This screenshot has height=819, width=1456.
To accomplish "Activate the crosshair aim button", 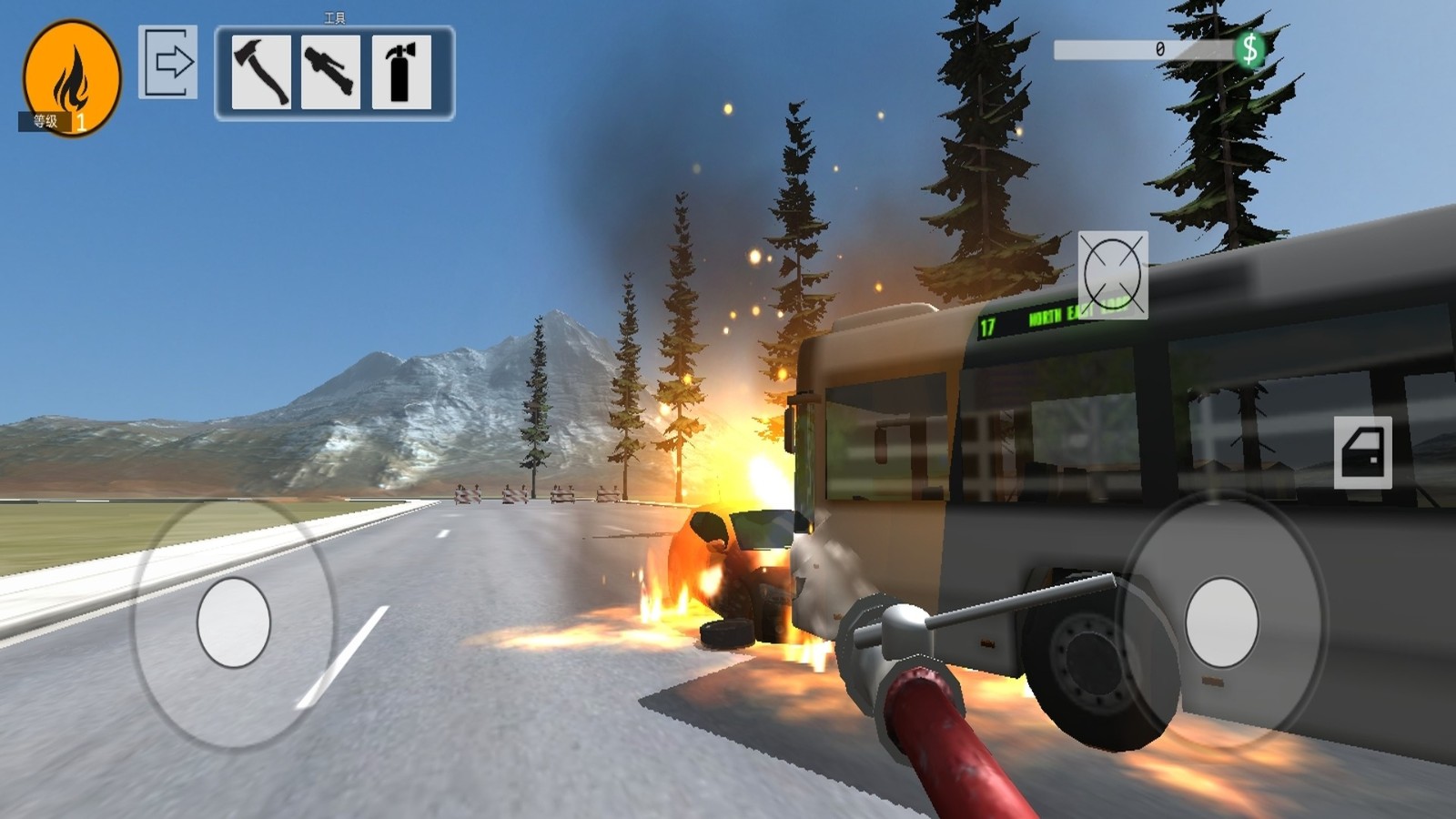I will click(x=1112, y=275).
